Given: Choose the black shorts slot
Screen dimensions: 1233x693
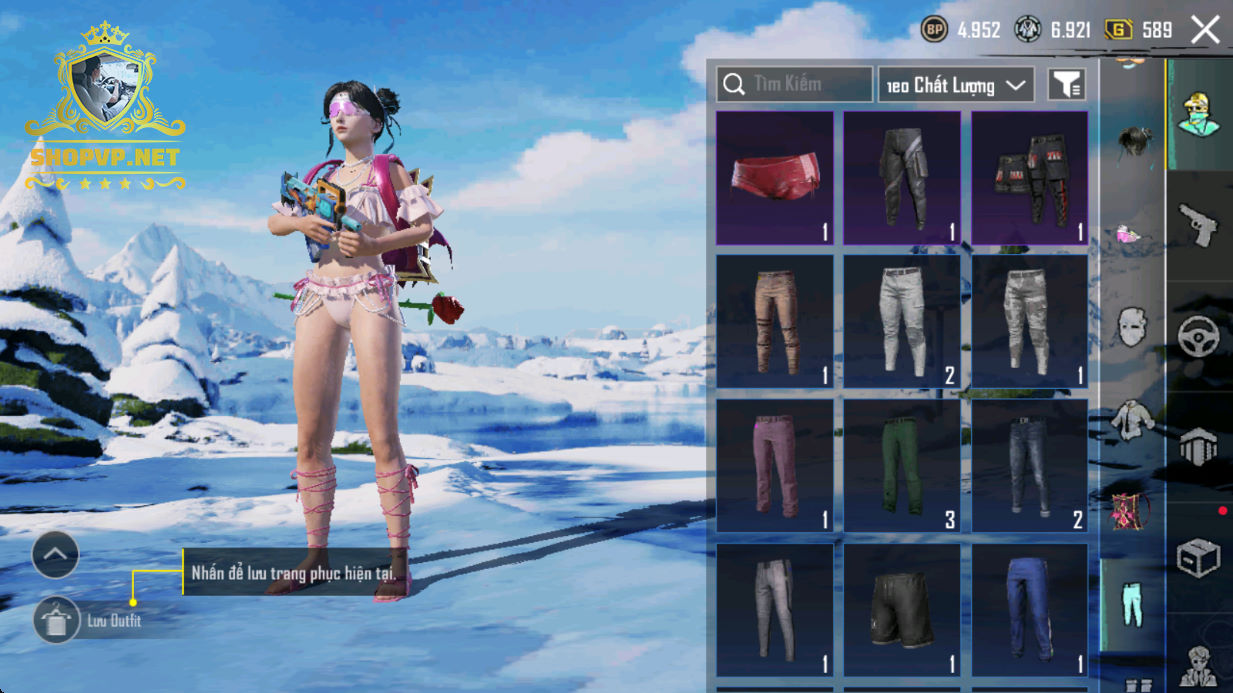Looking at the screenshot, I should coord(902,610).
